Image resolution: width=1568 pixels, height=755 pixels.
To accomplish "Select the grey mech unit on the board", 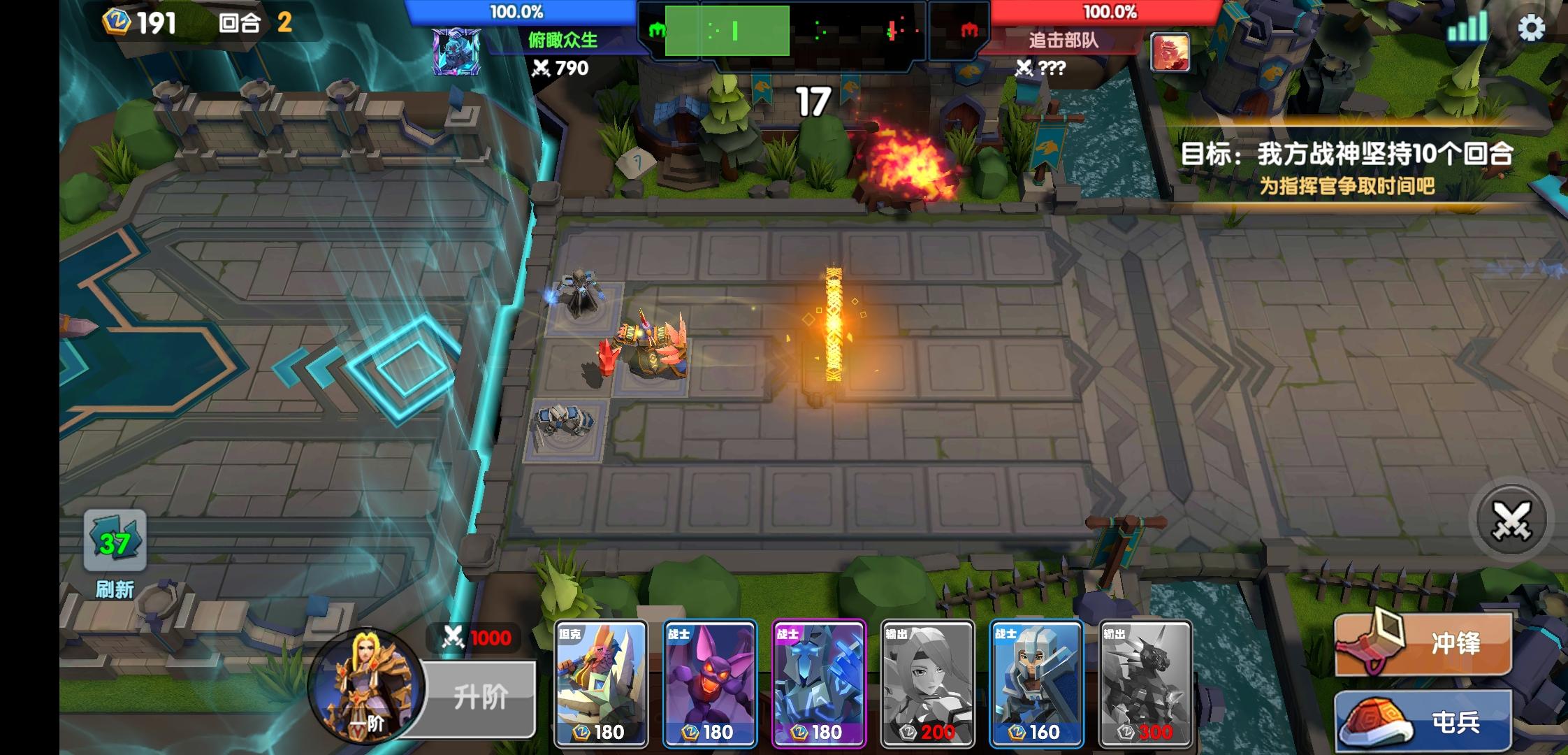I will pos(565,426).
